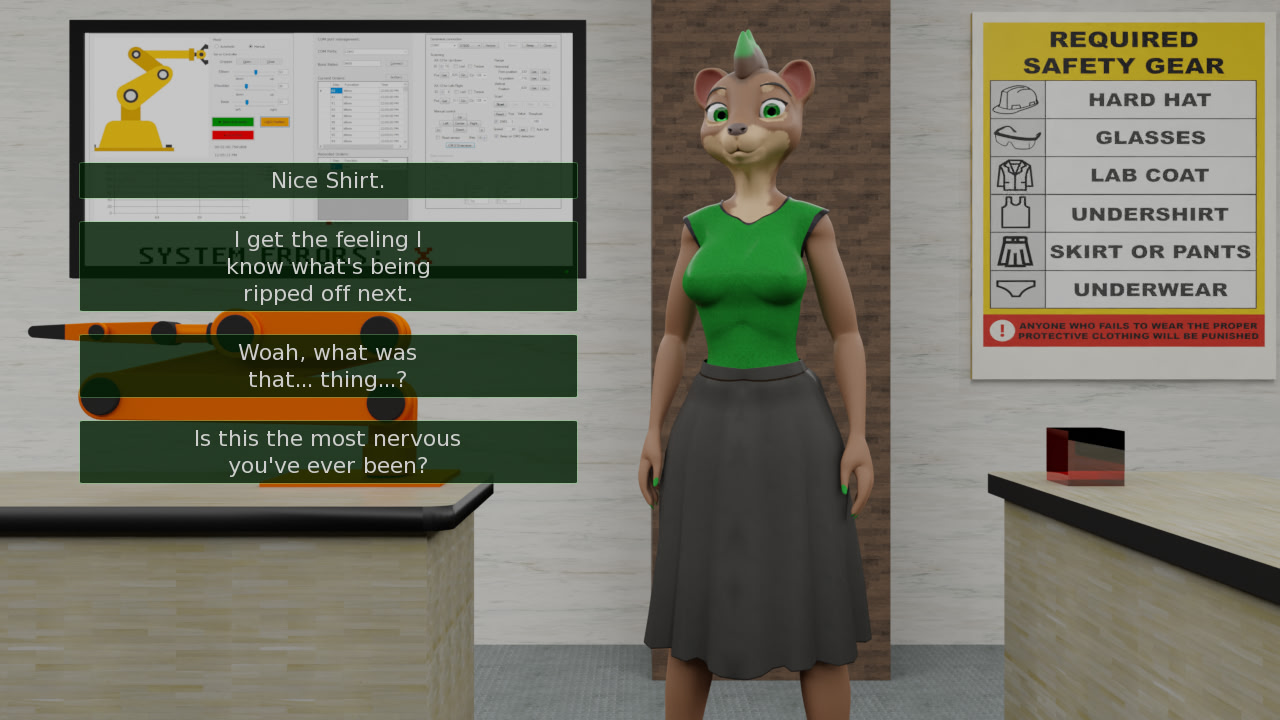
Task: Switch to Automatic mode
Action: (217, 46)
